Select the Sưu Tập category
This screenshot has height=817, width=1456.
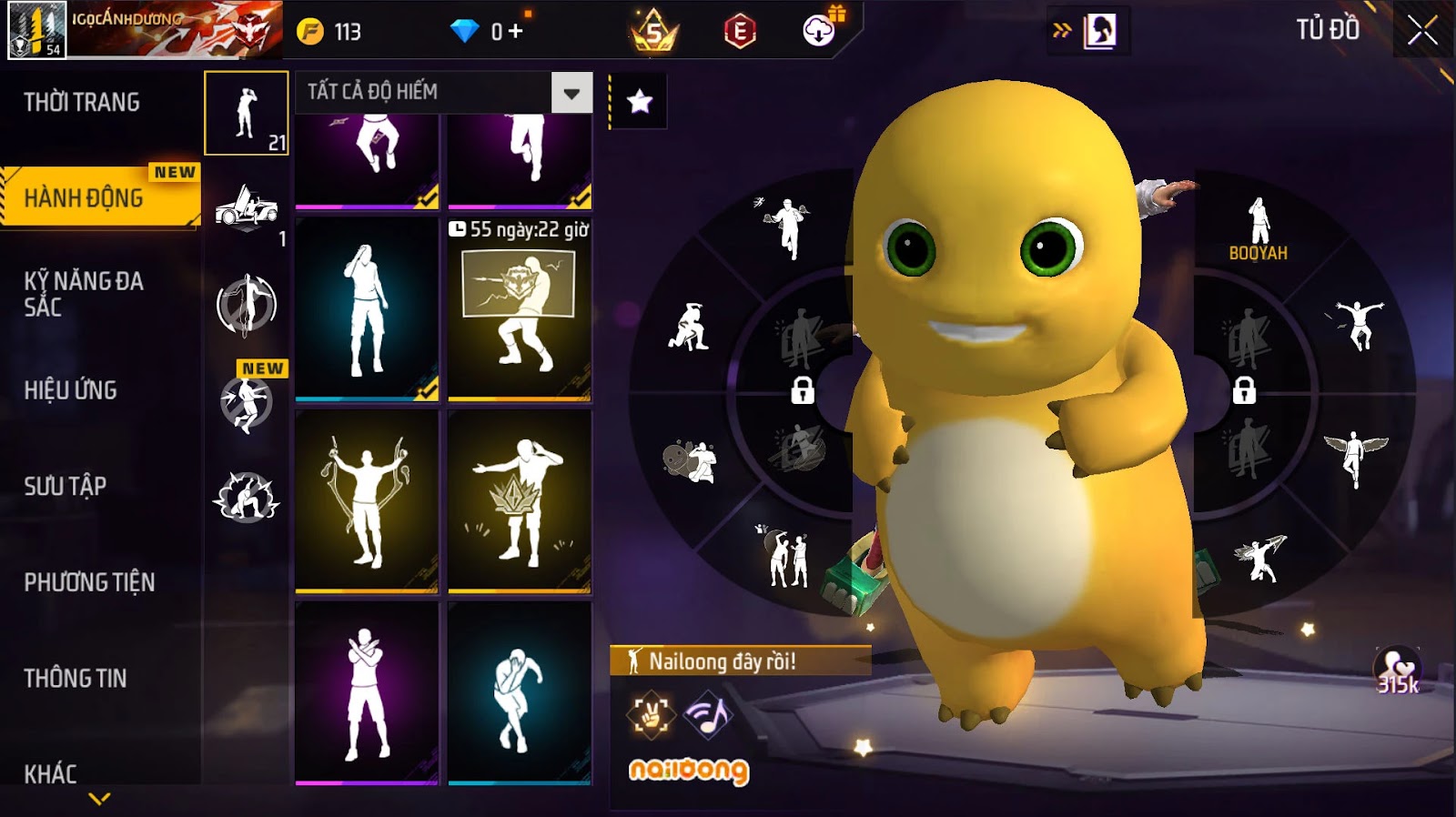click(66, 486)
